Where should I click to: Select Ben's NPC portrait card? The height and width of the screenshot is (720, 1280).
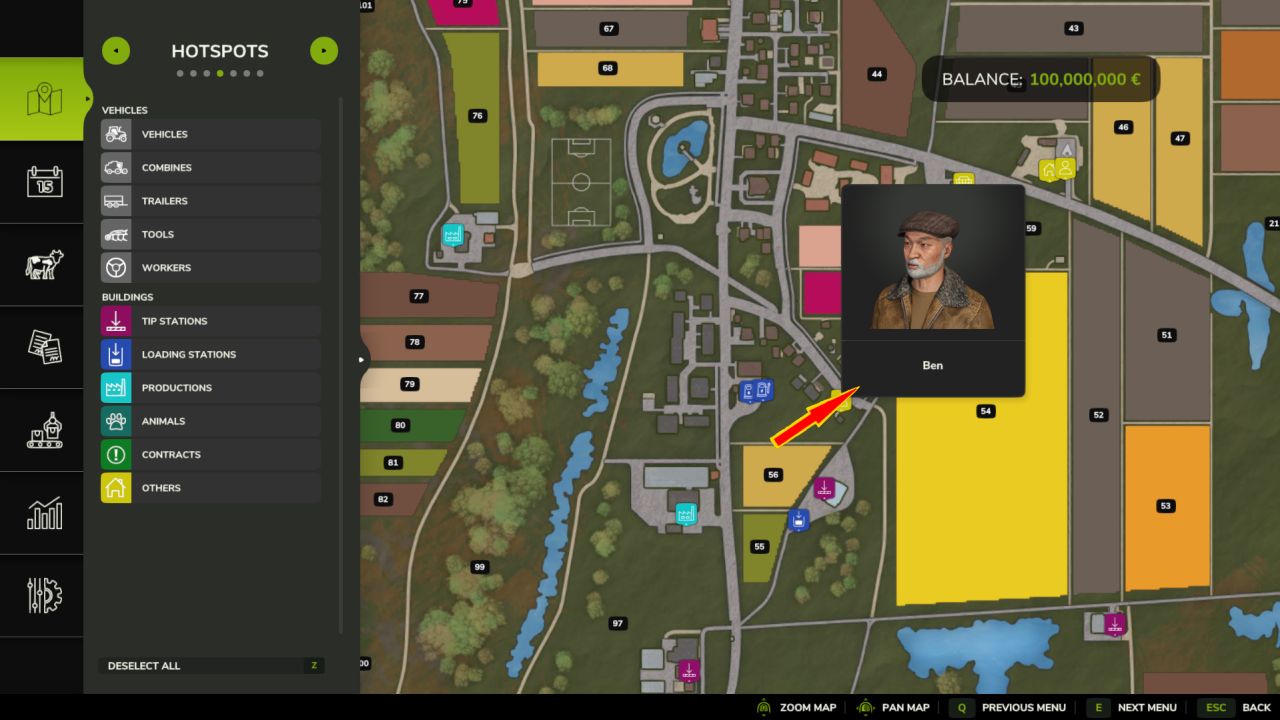pyautogui.click(x=933, y=290)
